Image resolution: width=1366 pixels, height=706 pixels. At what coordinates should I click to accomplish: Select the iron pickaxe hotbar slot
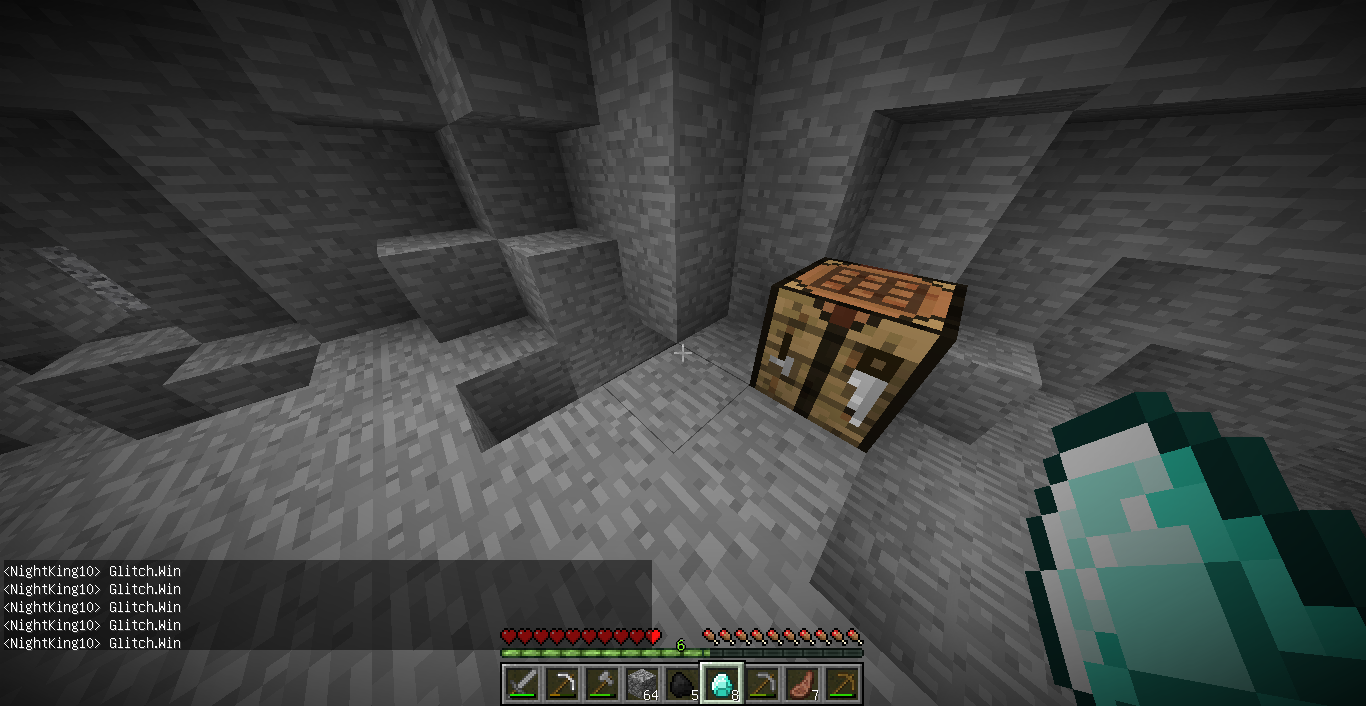tap(561, 684)
